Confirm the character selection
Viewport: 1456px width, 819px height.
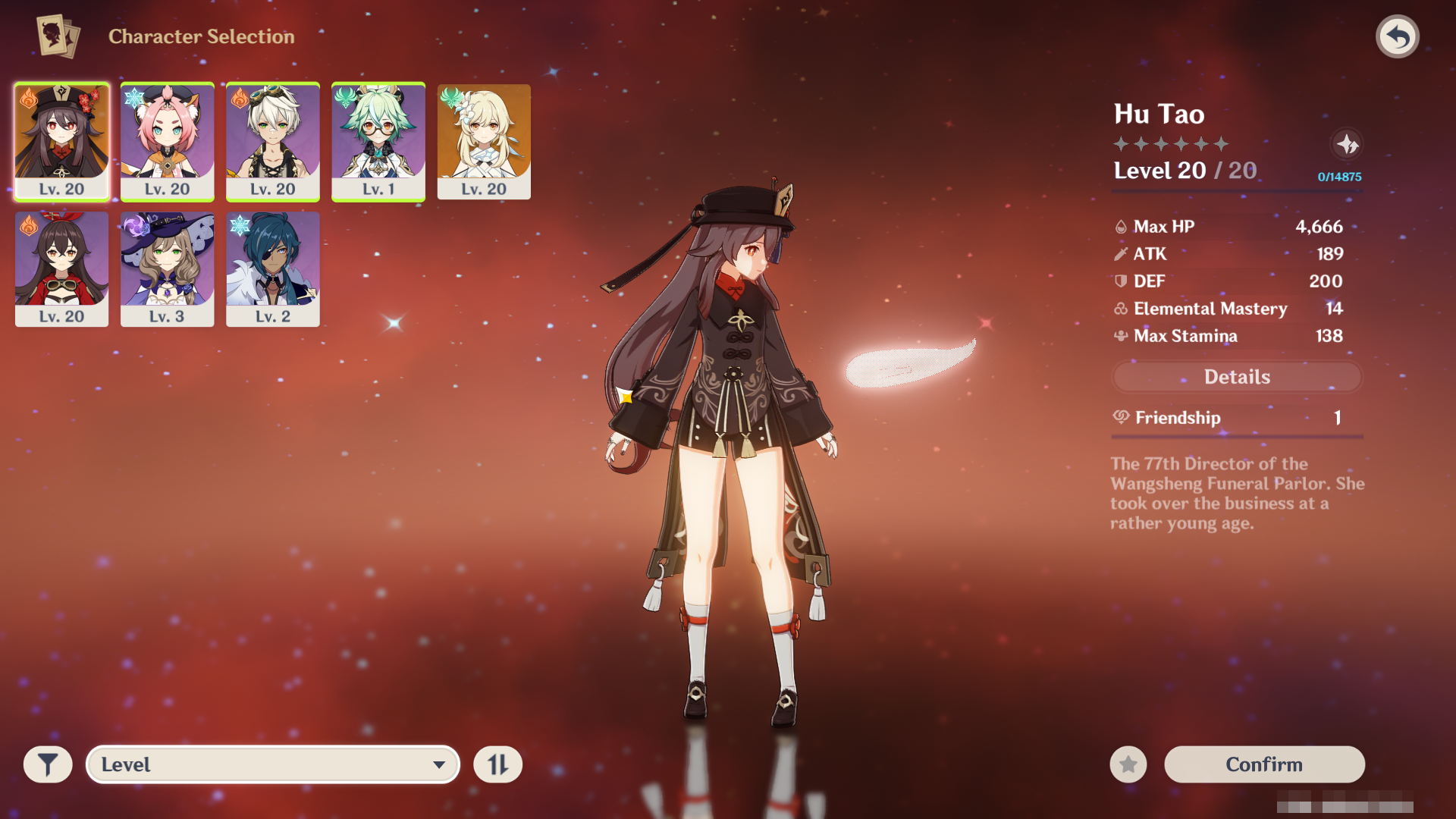[1264, 764]
